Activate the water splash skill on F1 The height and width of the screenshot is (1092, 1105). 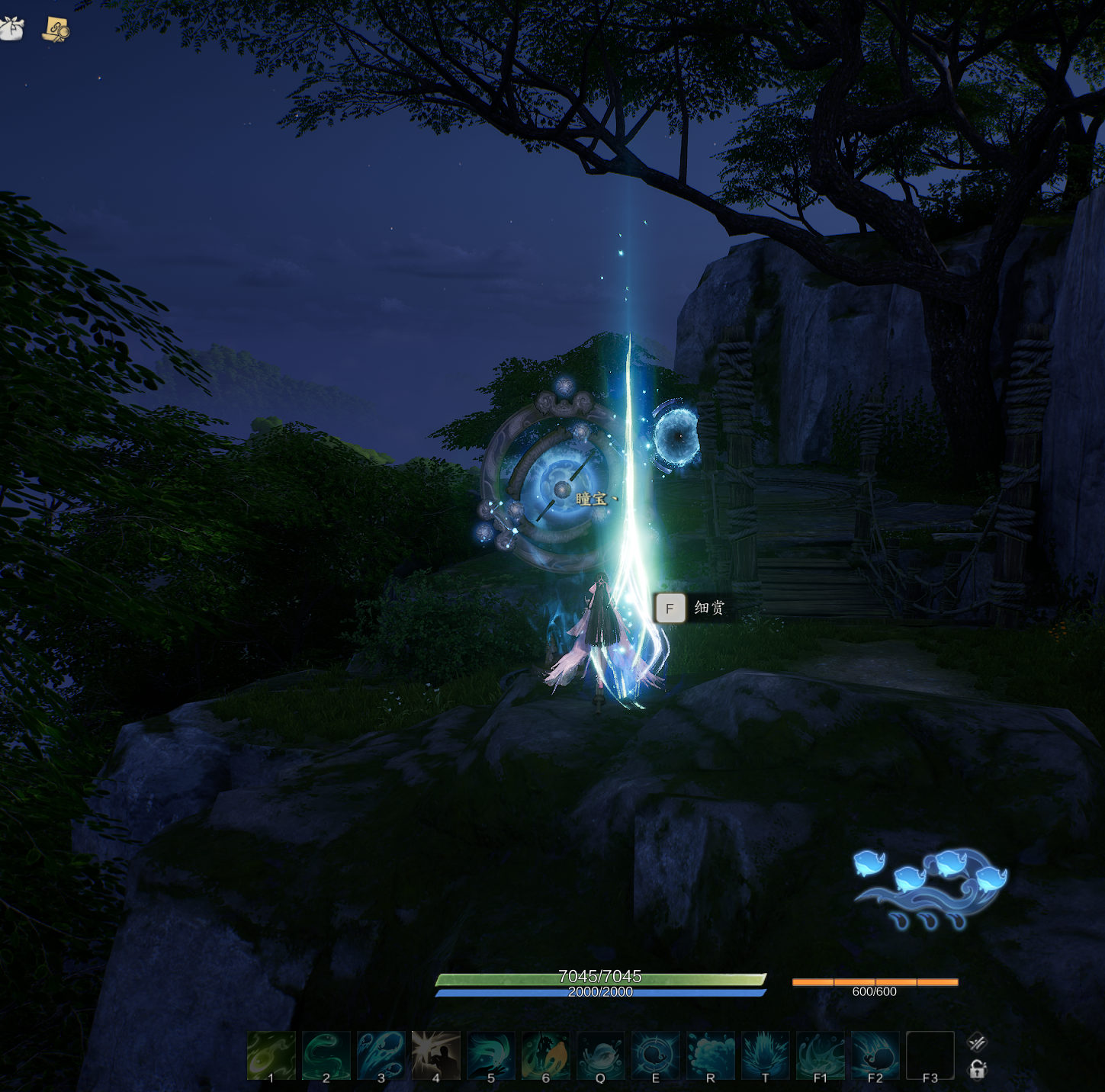point(820,1055)
